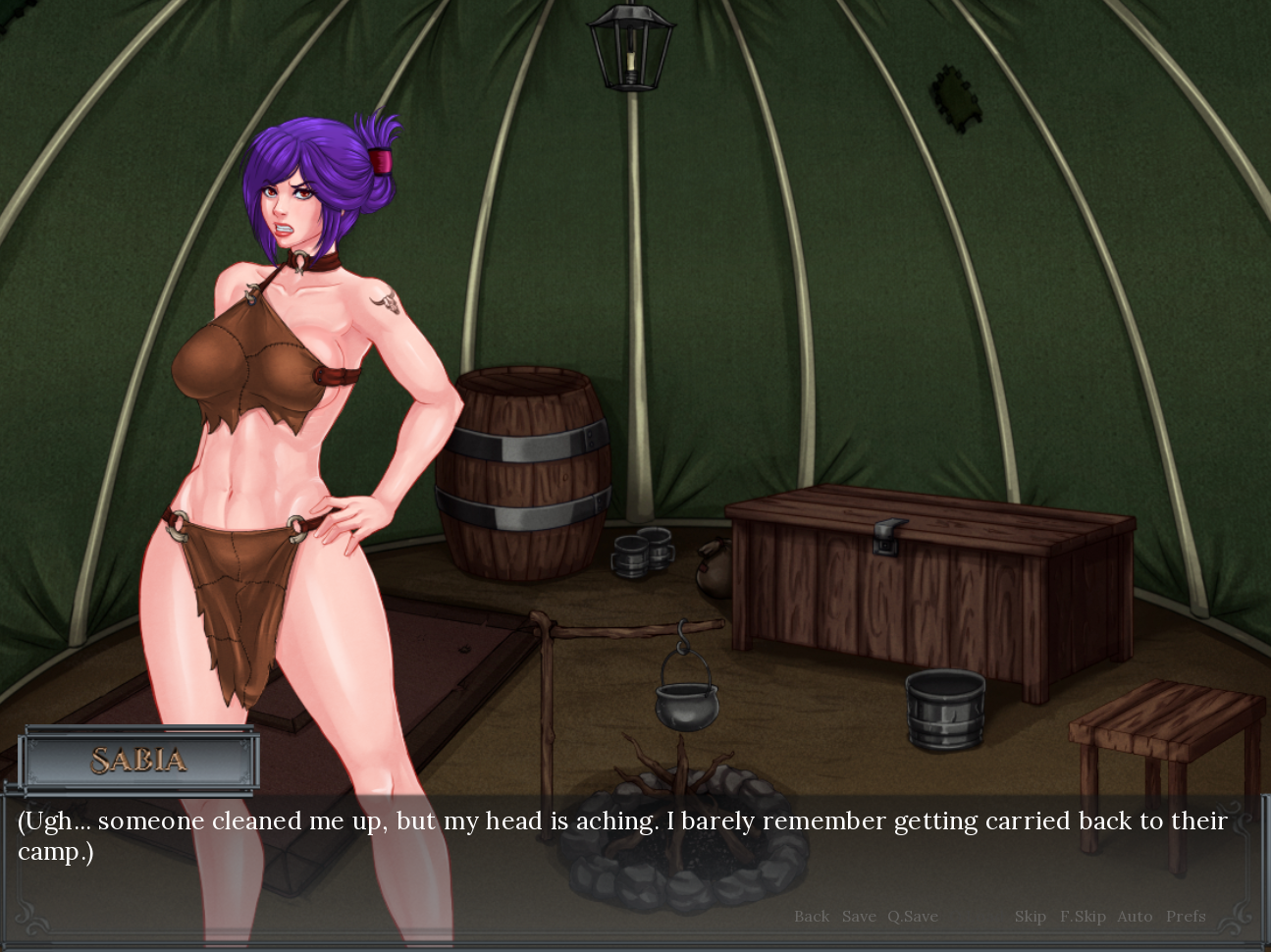Toggle Auto dialogue advance
This screenshot has width=1271, height=952.
coord(1135,916)
